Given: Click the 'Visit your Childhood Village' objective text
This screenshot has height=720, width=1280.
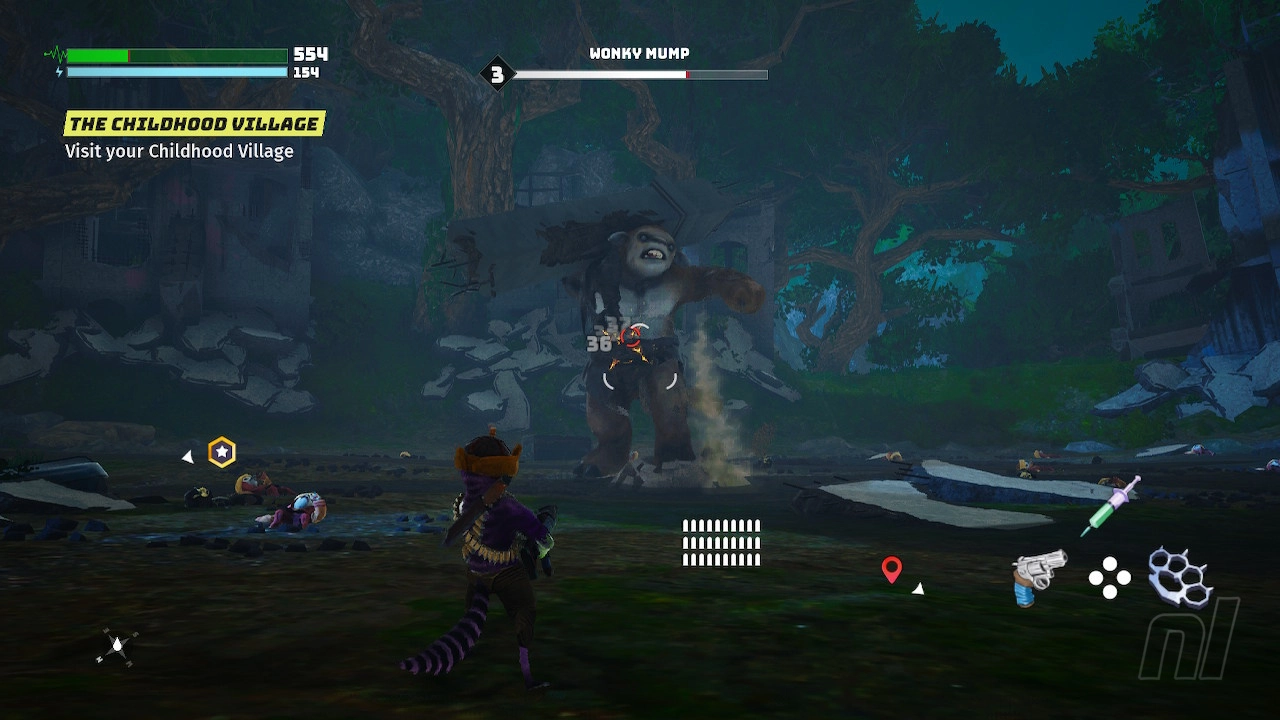Looking at the screenshot, I should 177,151.
